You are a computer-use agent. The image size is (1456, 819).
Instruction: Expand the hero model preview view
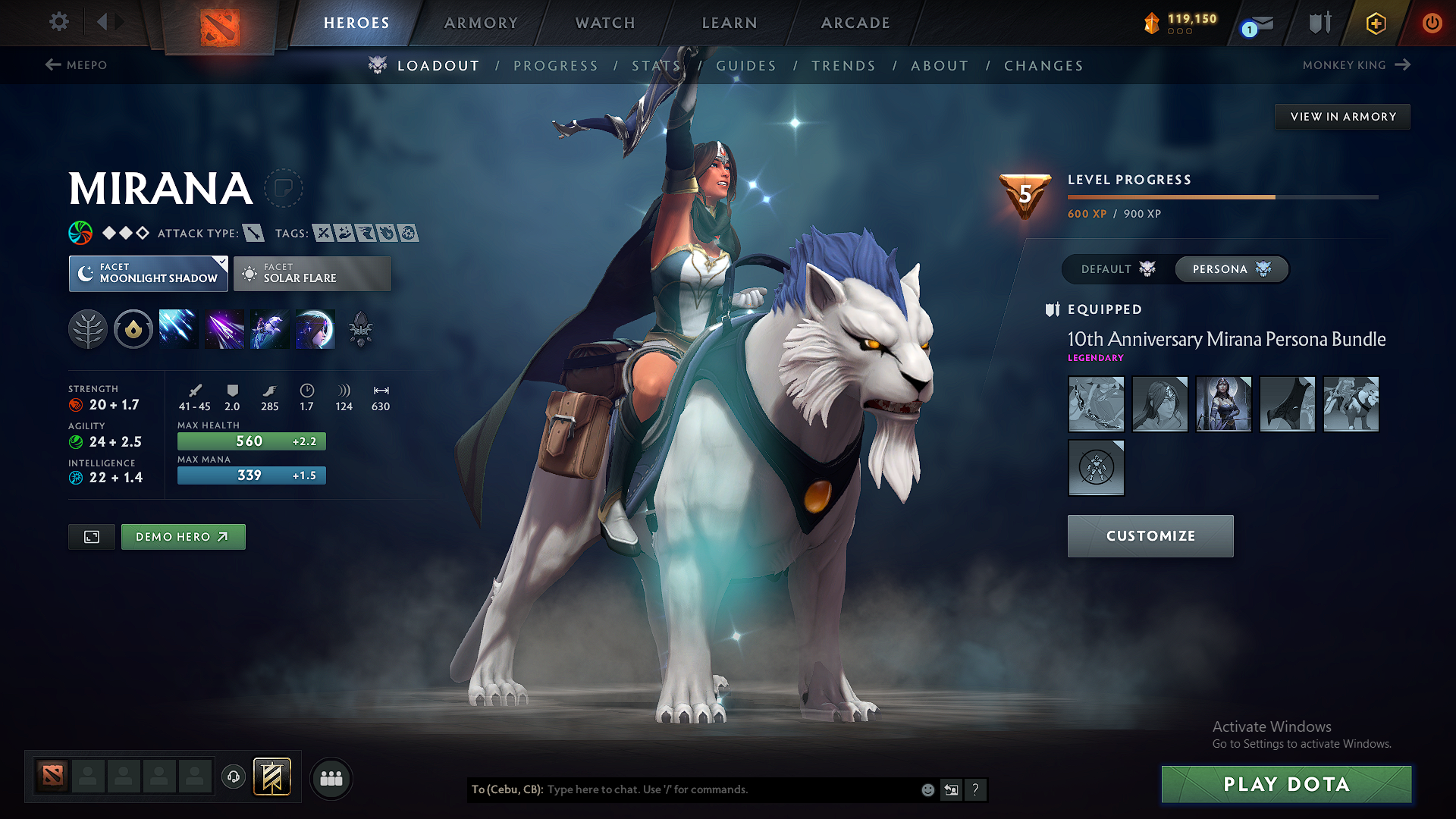91,536
